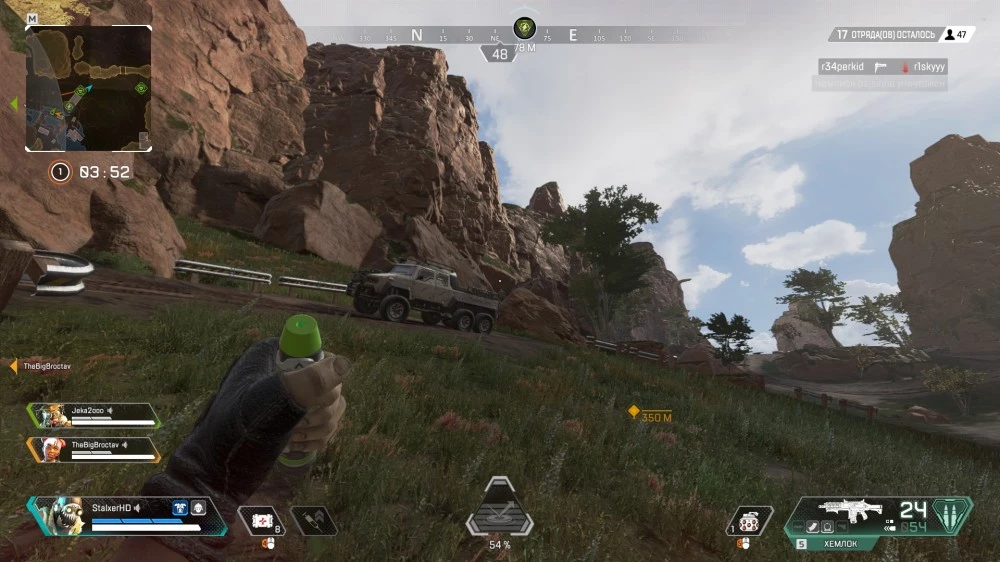1000x562 pixels.
Task: Click the helmet icon on StalxerHD's panel
Action: [x=198, y=508]
